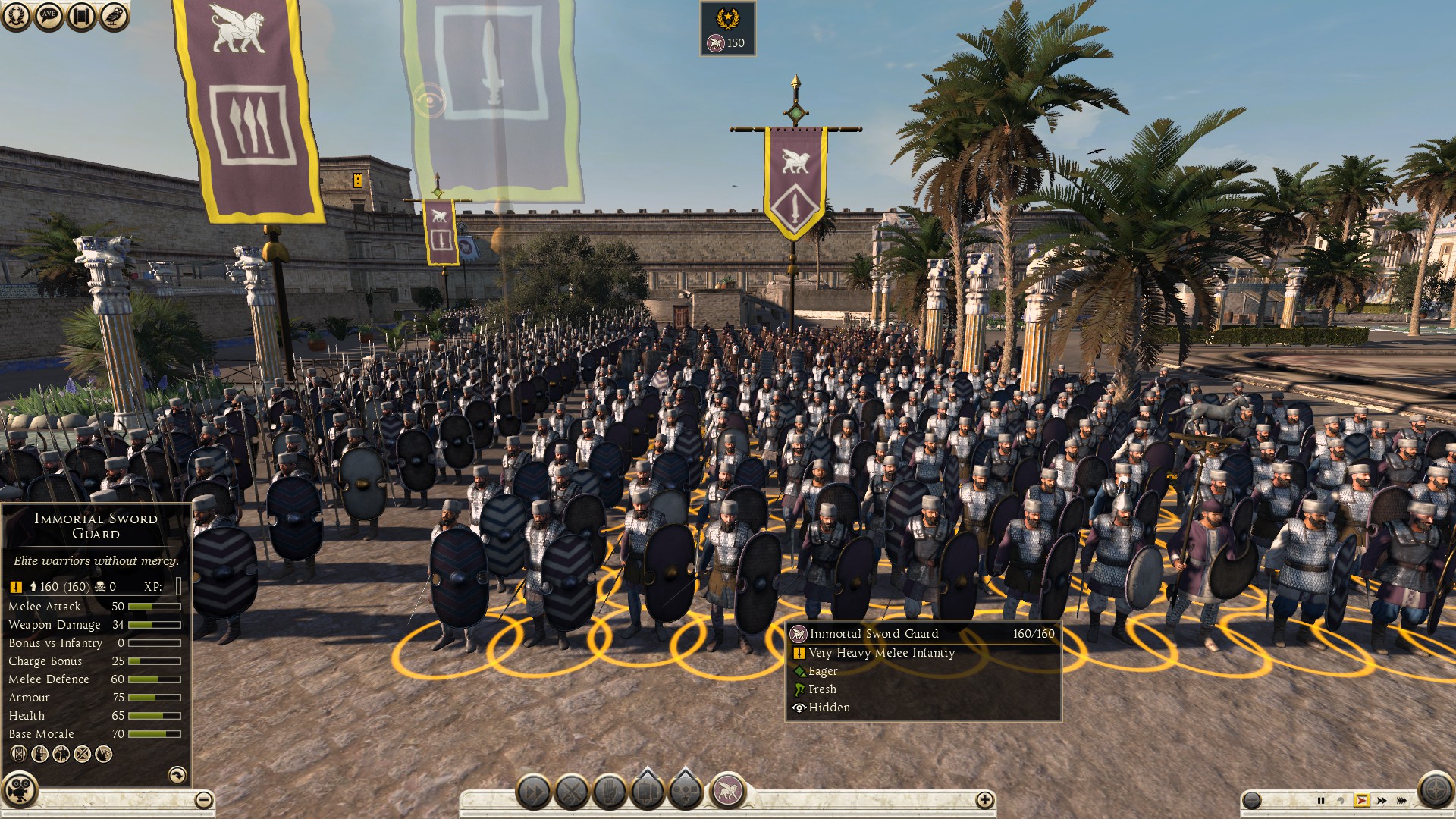
Task: Select the army general's star badge
Action: [727, 17]
